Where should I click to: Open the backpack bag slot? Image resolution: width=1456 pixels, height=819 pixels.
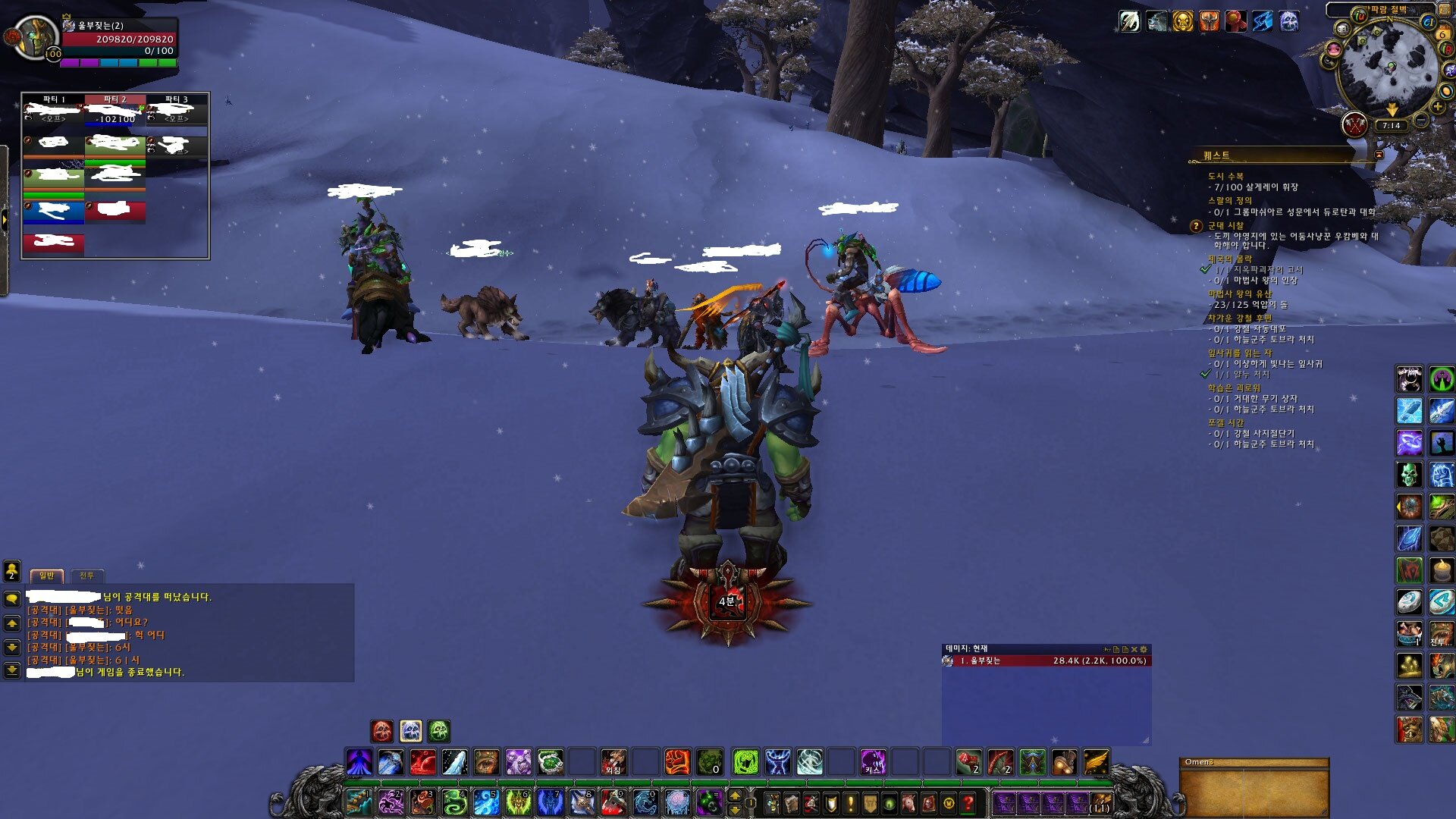[x=1100, y=802]
